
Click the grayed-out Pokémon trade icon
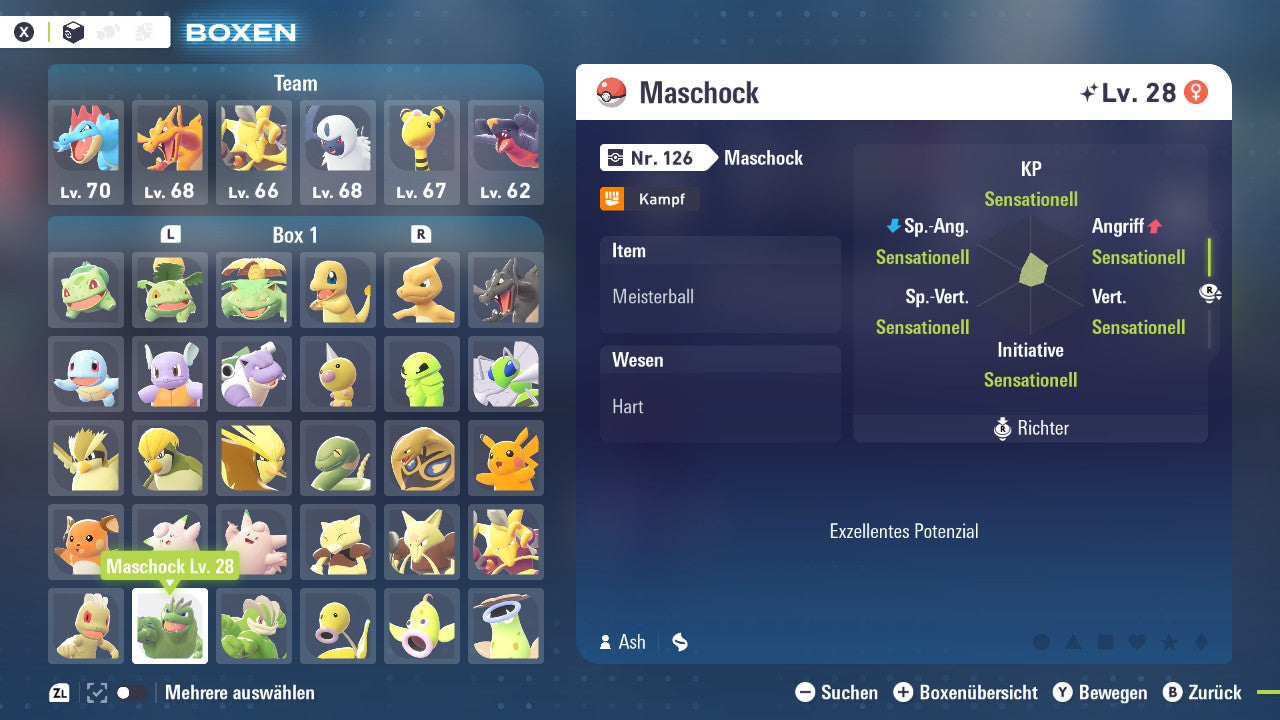coord(108,31)
